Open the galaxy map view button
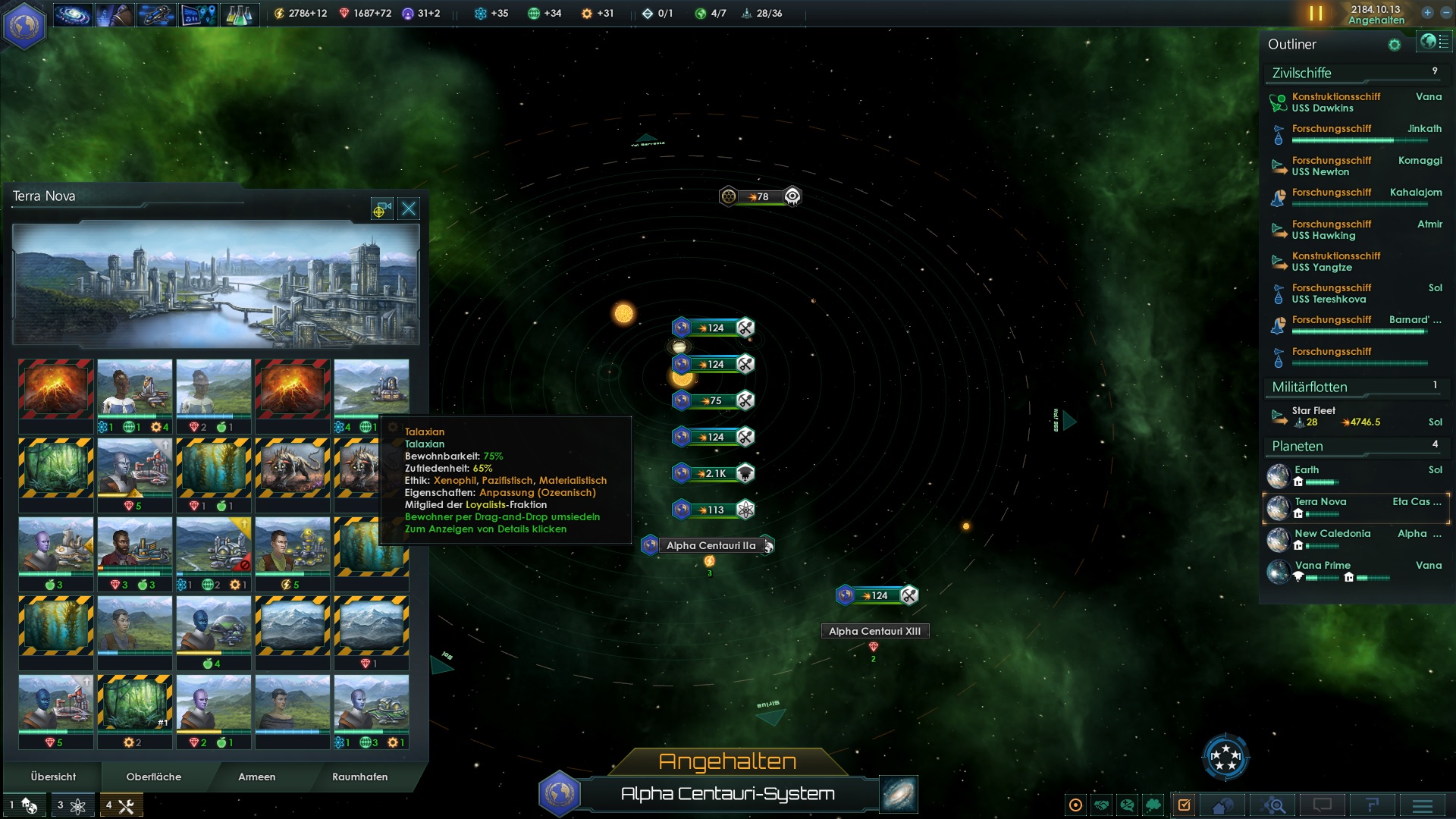This screenshot has height=819, width=1456. [x=899, y=794]
